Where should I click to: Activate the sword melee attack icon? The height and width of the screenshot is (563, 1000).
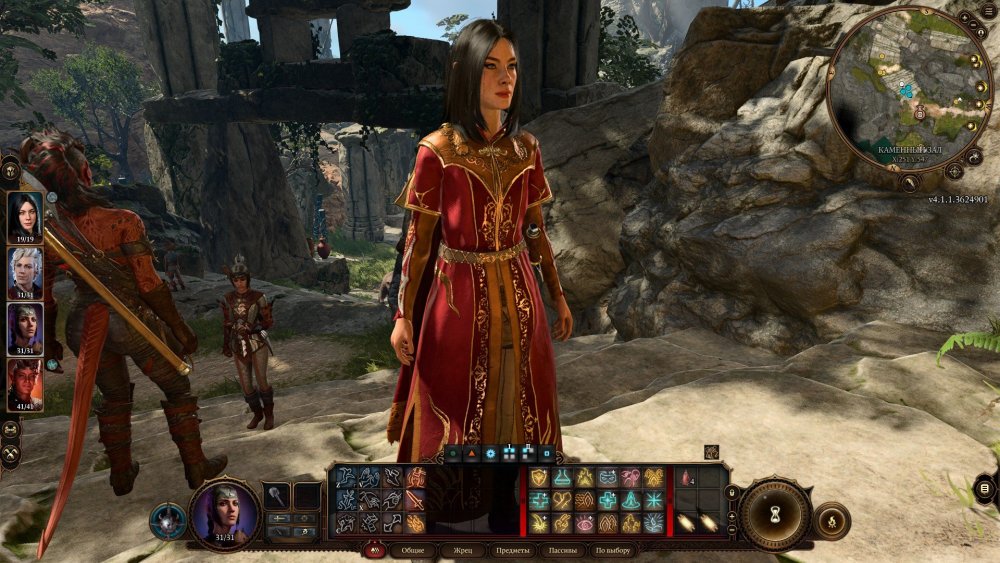416,499
